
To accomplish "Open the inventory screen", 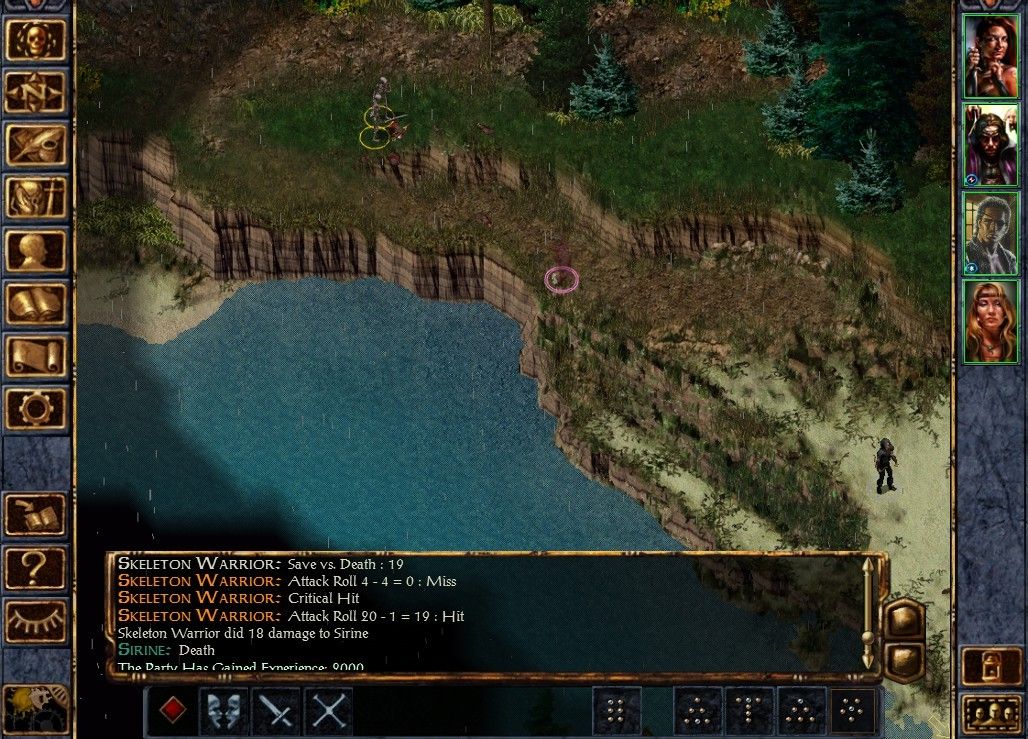I will tap(36, 198).
